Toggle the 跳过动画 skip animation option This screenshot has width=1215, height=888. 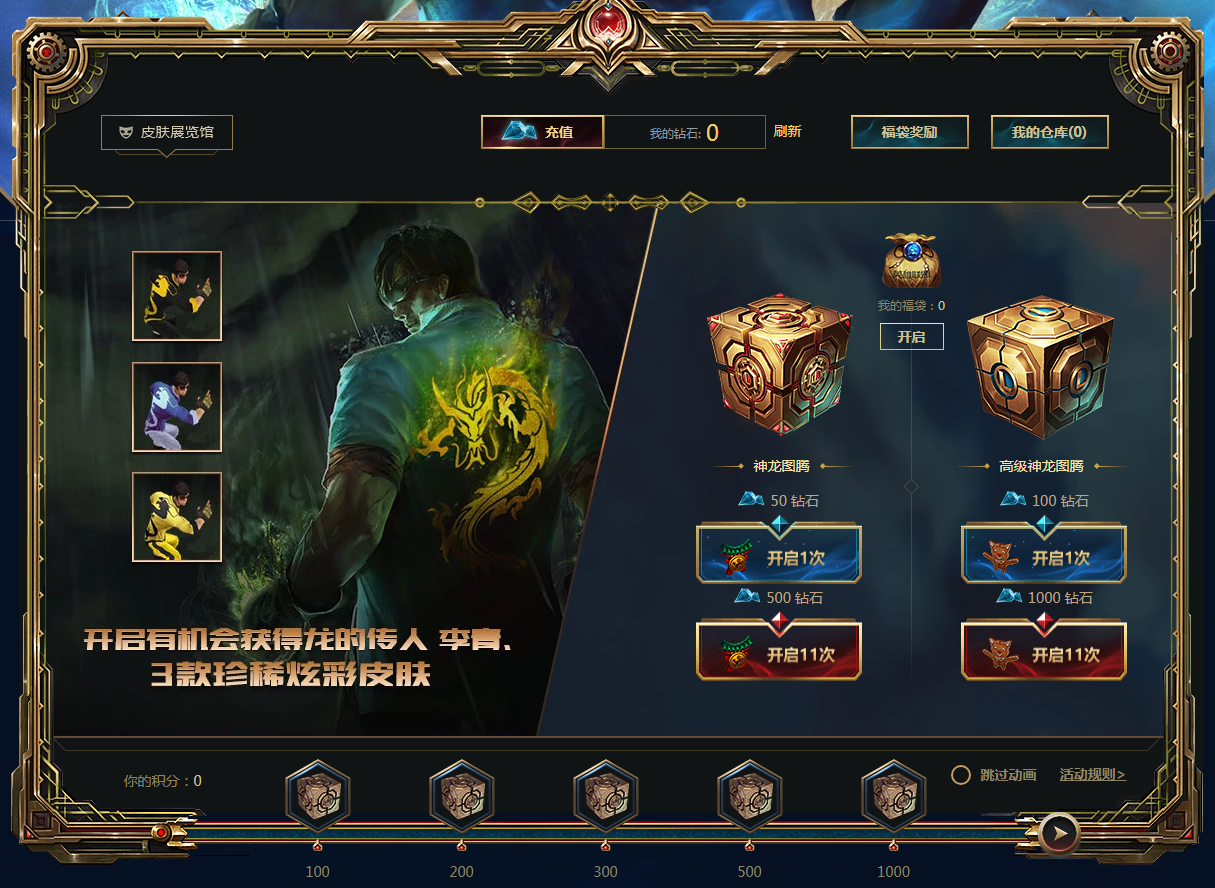(x=961, y=775)
